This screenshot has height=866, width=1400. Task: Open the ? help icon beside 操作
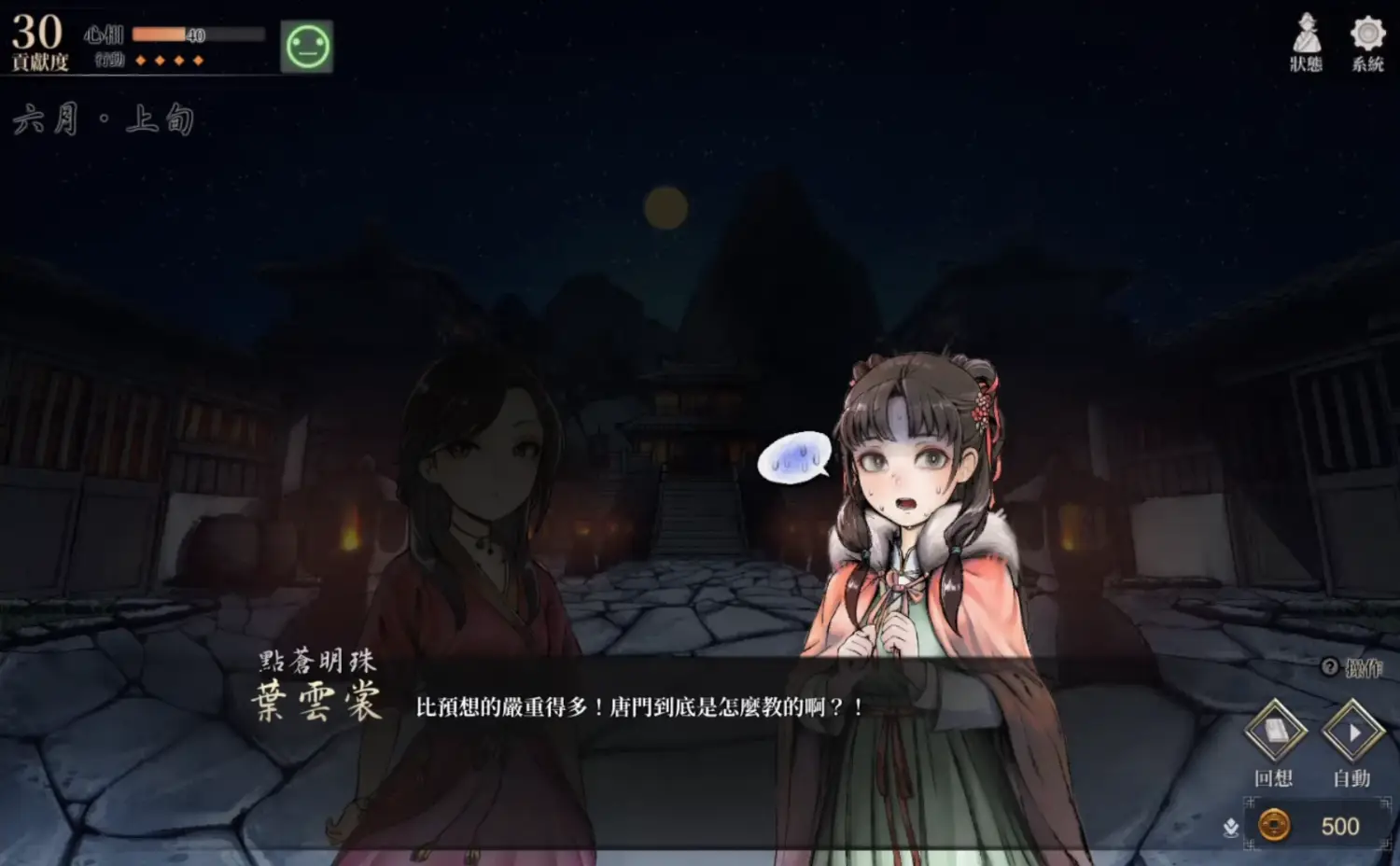click(1329, 665)
